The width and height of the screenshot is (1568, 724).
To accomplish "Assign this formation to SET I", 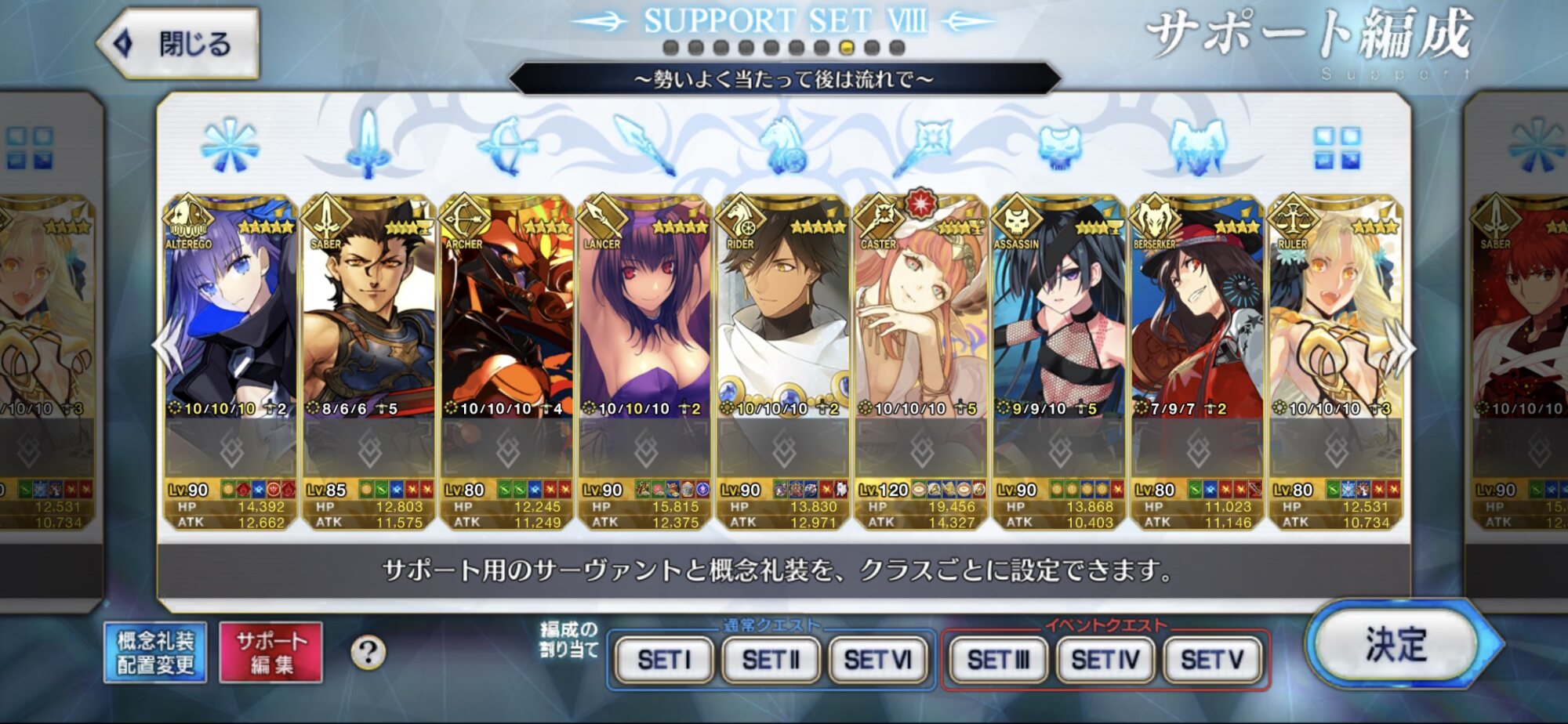I will (664, 660).
